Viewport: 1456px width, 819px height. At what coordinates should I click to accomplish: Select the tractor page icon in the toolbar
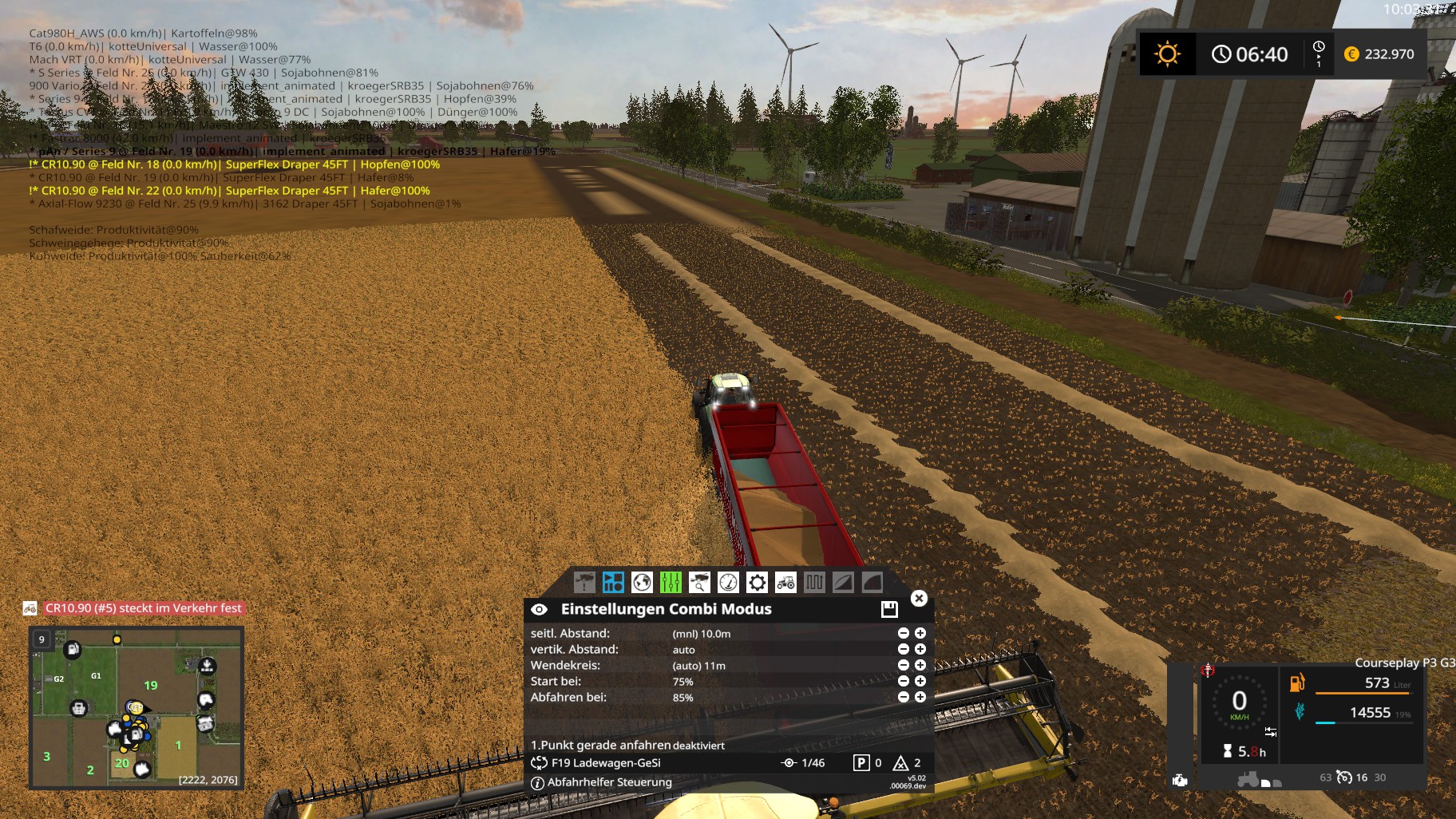785,581
